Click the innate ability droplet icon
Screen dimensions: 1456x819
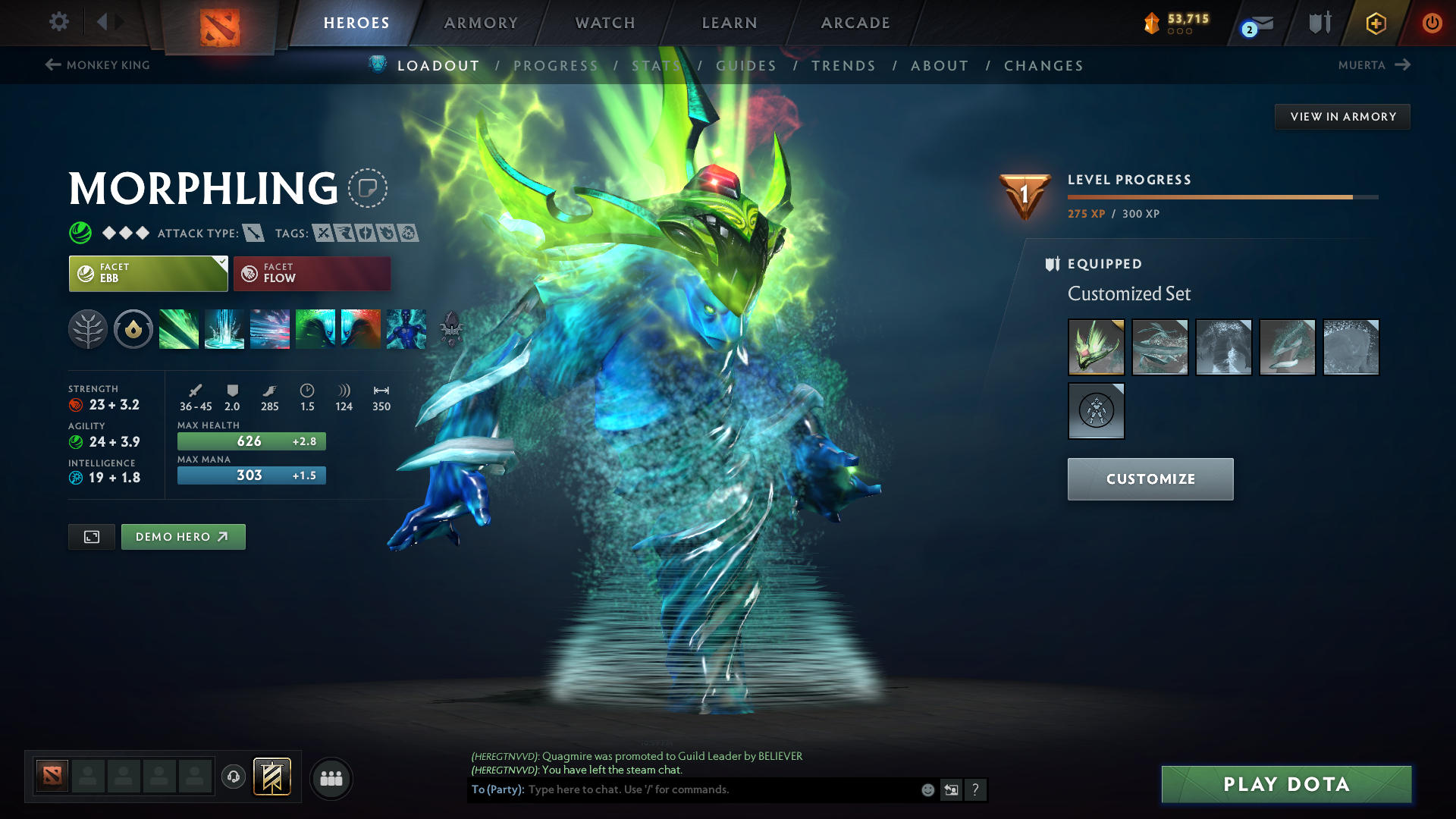click(133, 329)
